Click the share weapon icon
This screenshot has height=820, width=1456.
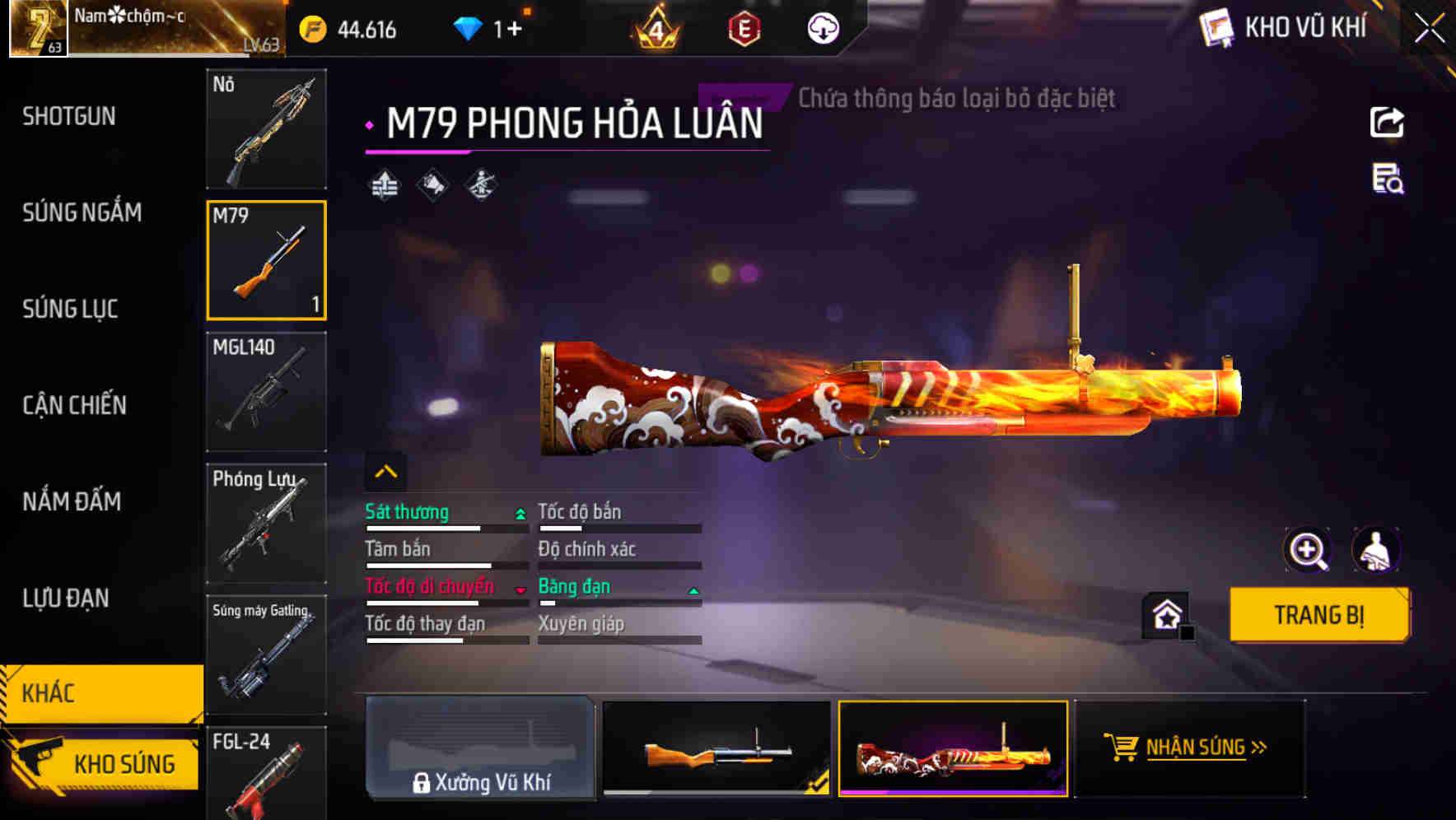pos(1385,121)
